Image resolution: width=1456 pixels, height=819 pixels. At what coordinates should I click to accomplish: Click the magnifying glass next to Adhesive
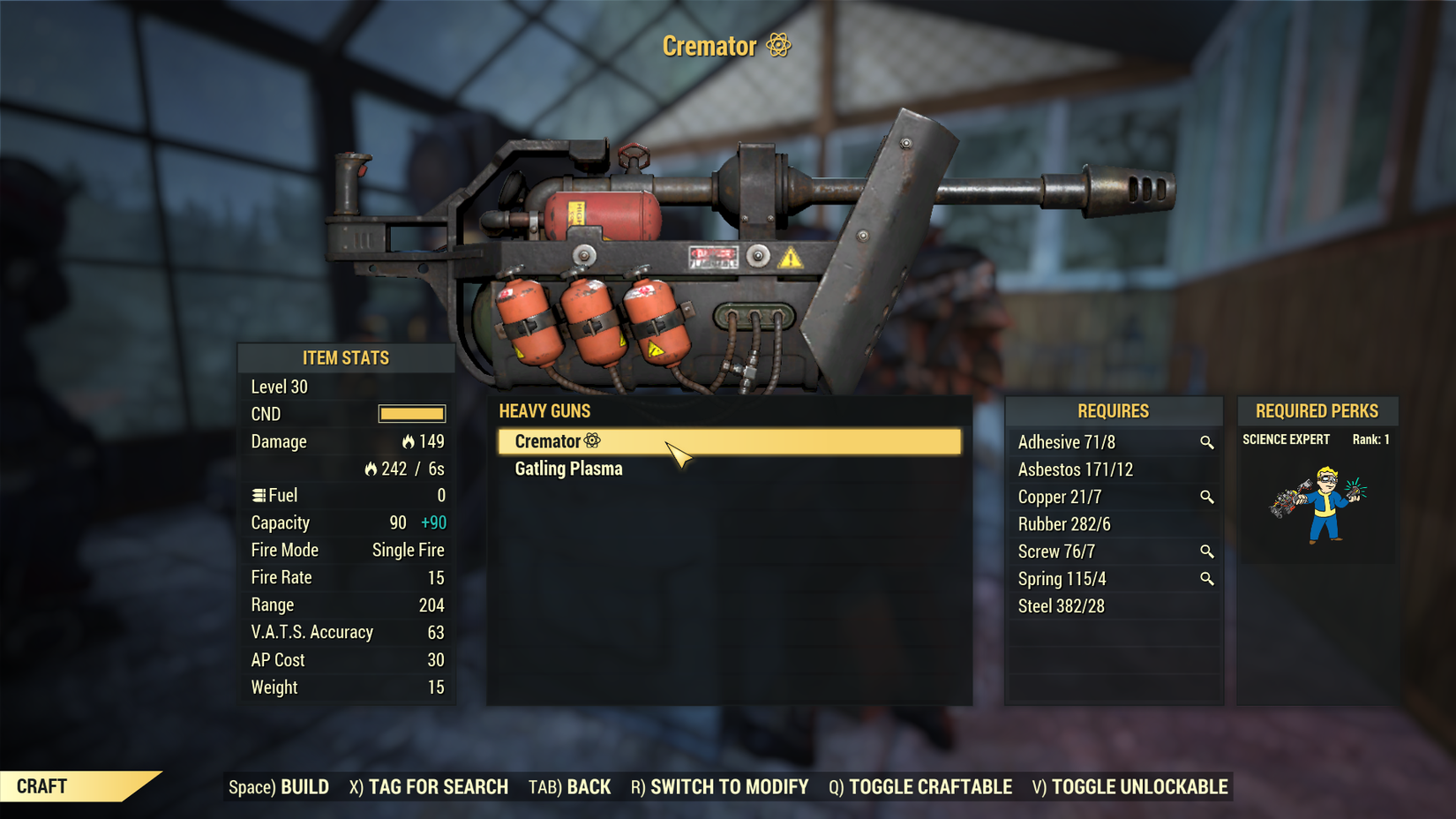(x=1208, y=442)
